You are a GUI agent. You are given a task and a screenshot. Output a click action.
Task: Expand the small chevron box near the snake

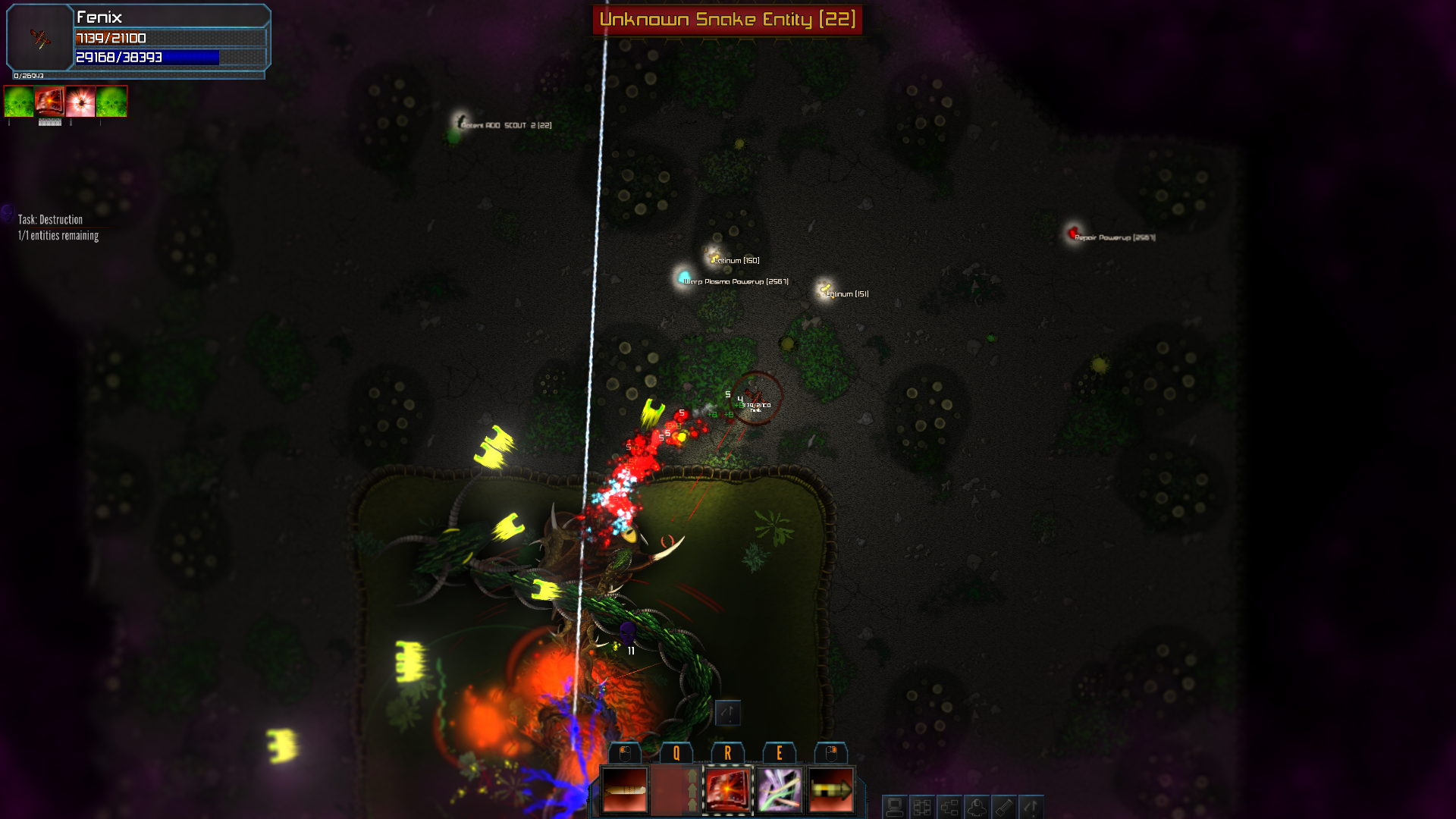726,714
